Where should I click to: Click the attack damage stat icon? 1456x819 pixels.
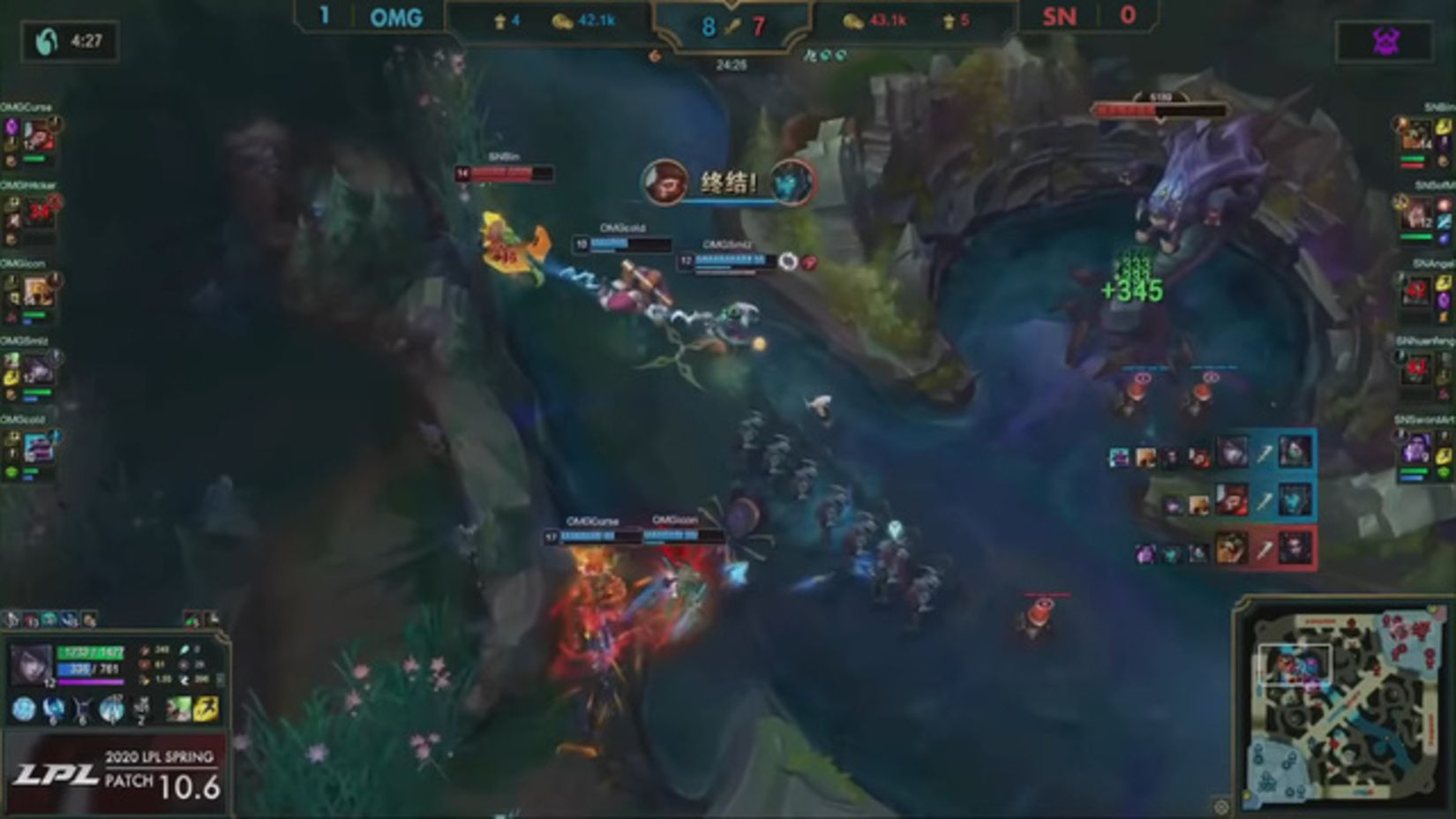point(145,649)
